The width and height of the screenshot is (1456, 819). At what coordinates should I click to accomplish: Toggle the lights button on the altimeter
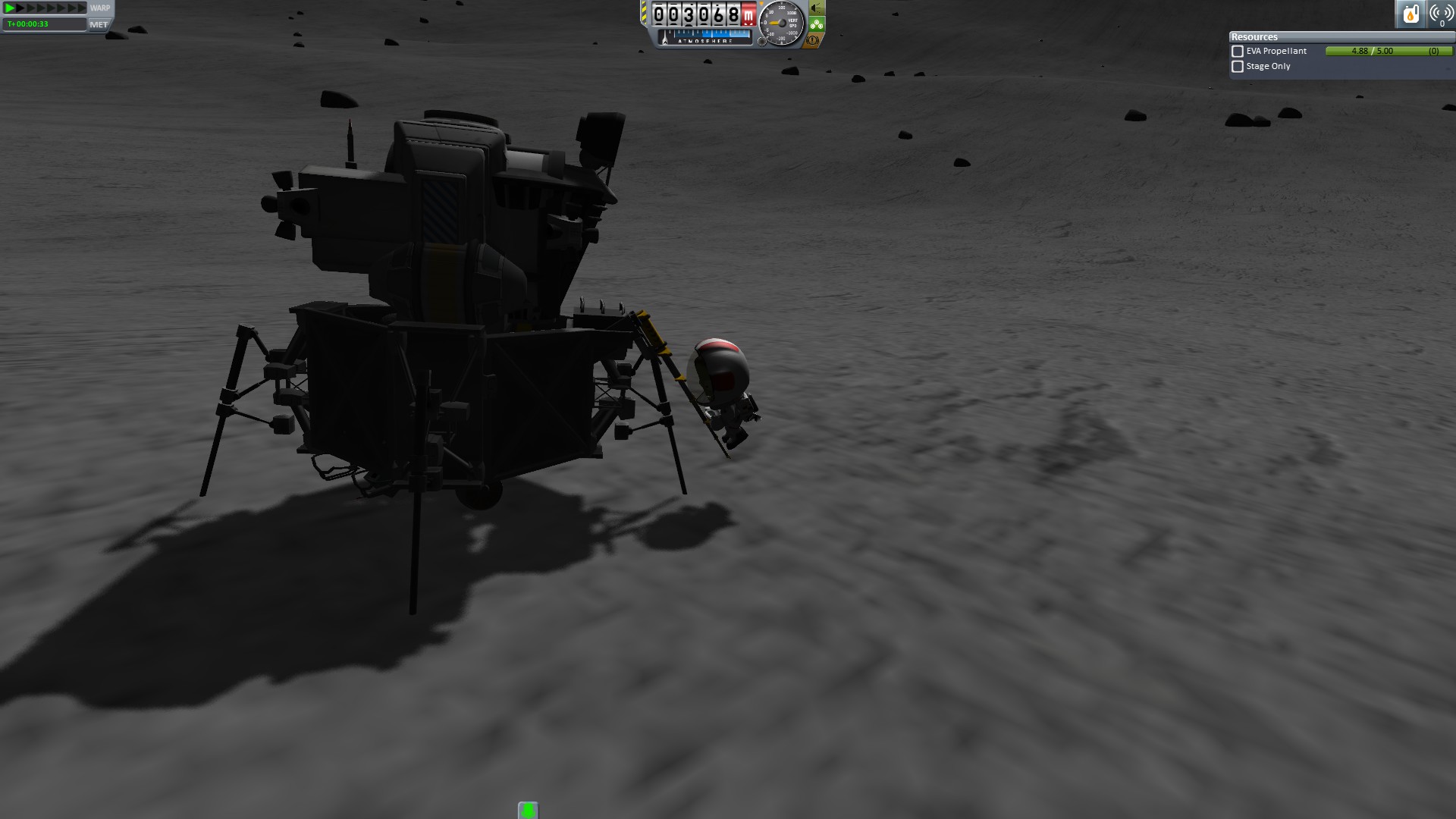816,8
